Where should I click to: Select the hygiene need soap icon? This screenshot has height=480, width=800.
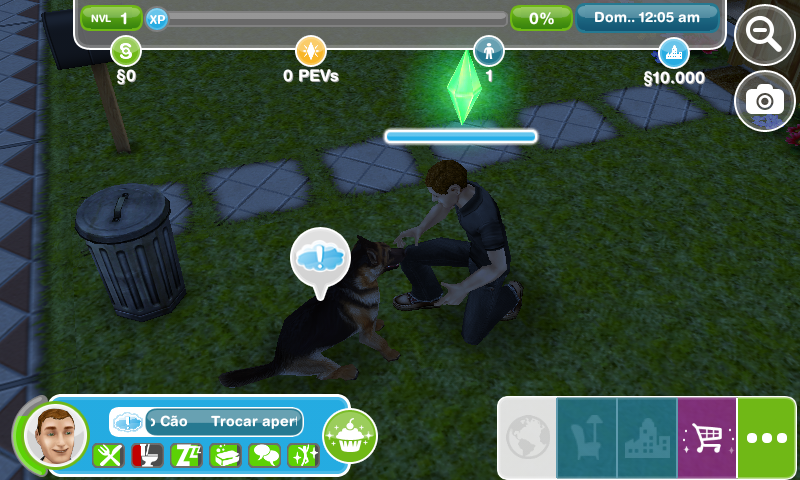(x=225, y=456)
